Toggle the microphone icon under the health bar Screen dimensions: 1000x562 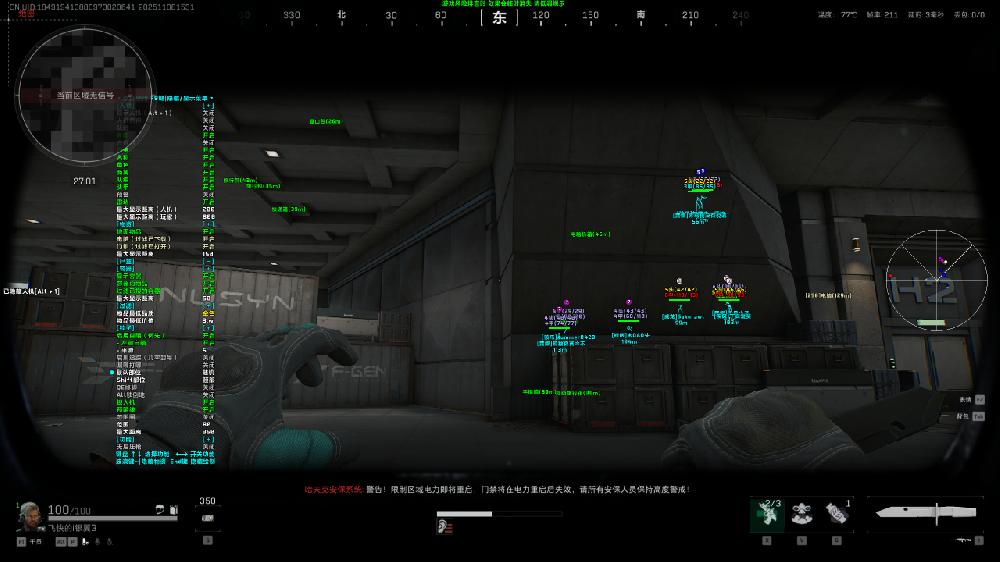click(x=98, y=541)
